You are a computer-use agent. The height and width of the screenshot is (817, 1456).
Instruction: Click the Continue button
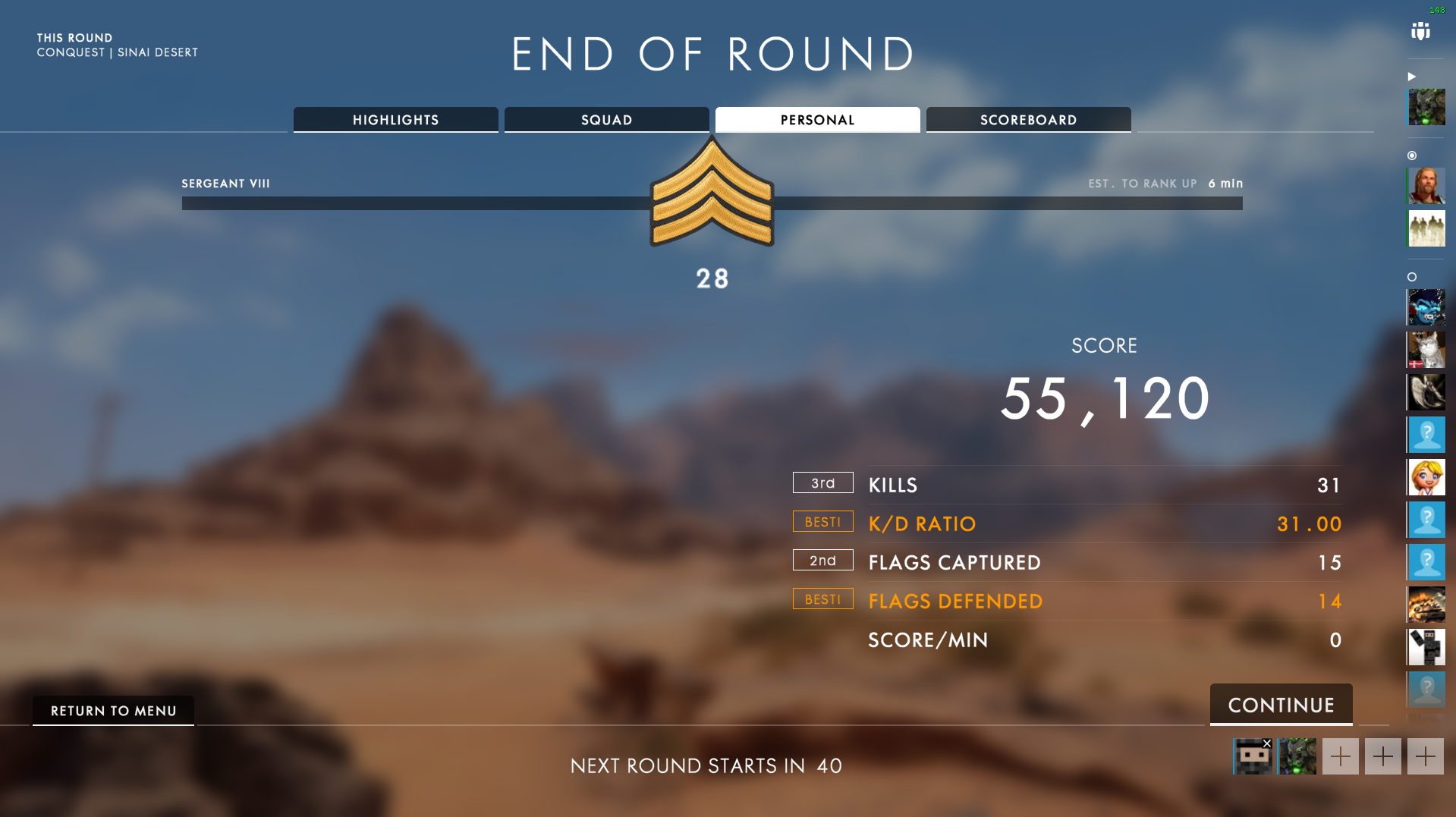point(1281,705)
